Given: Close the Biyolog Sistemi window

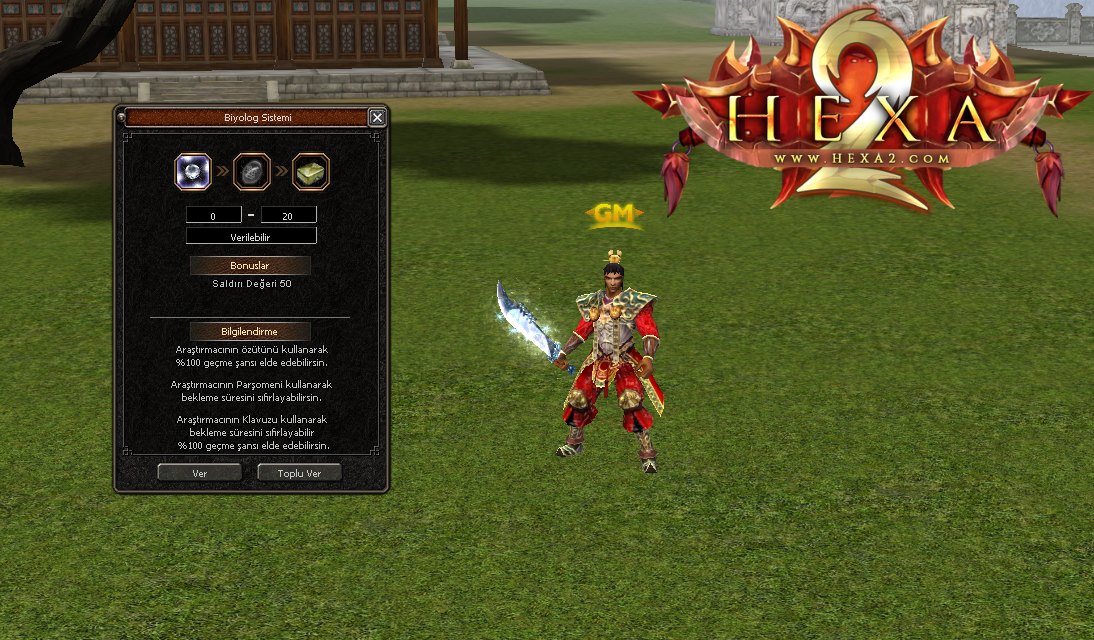Looking at the screenshot, I should tap(377, 118).
